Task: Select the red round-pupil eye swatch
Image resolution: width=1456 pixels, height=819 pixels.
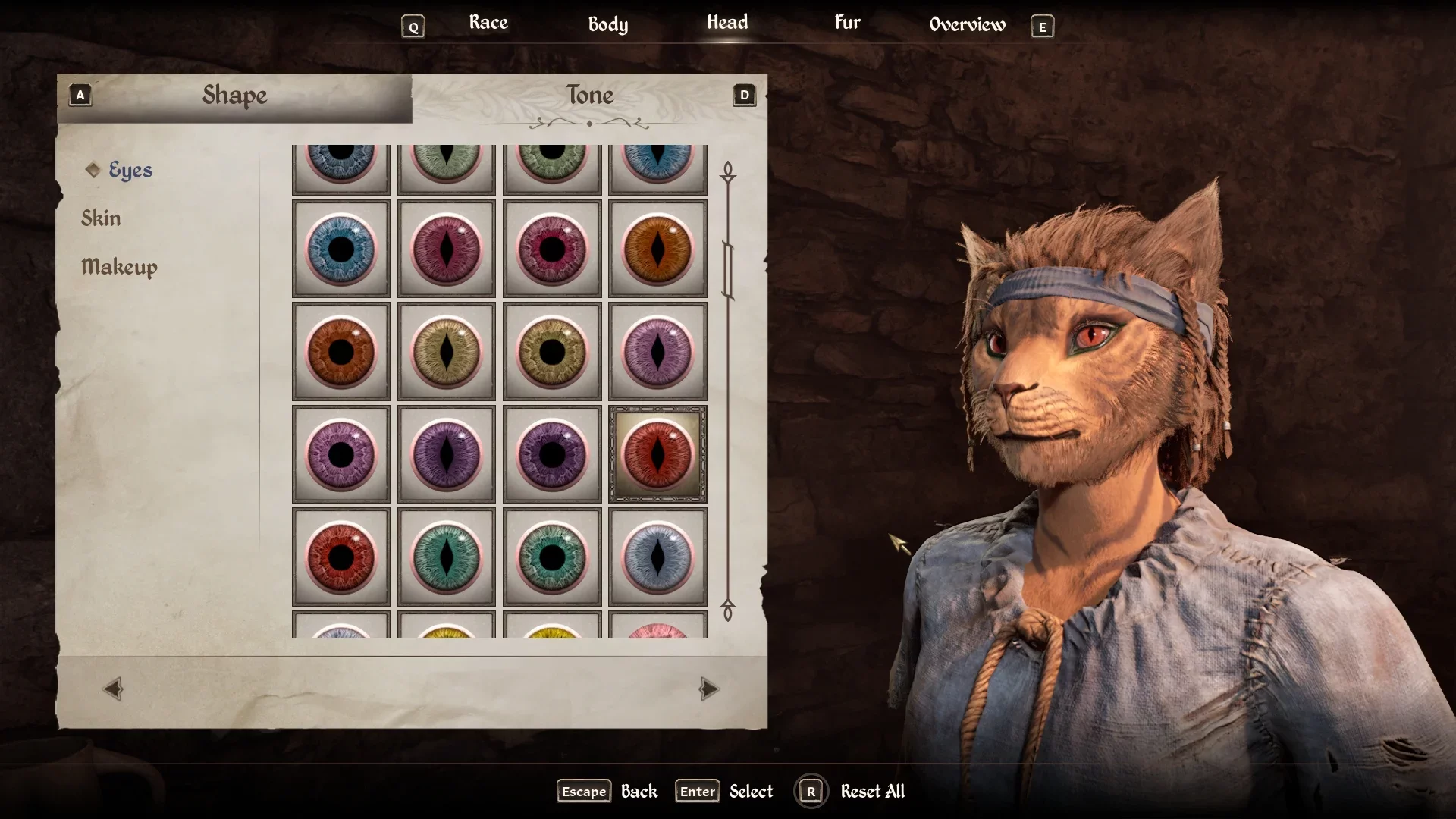Action: (x=341, y=557)
